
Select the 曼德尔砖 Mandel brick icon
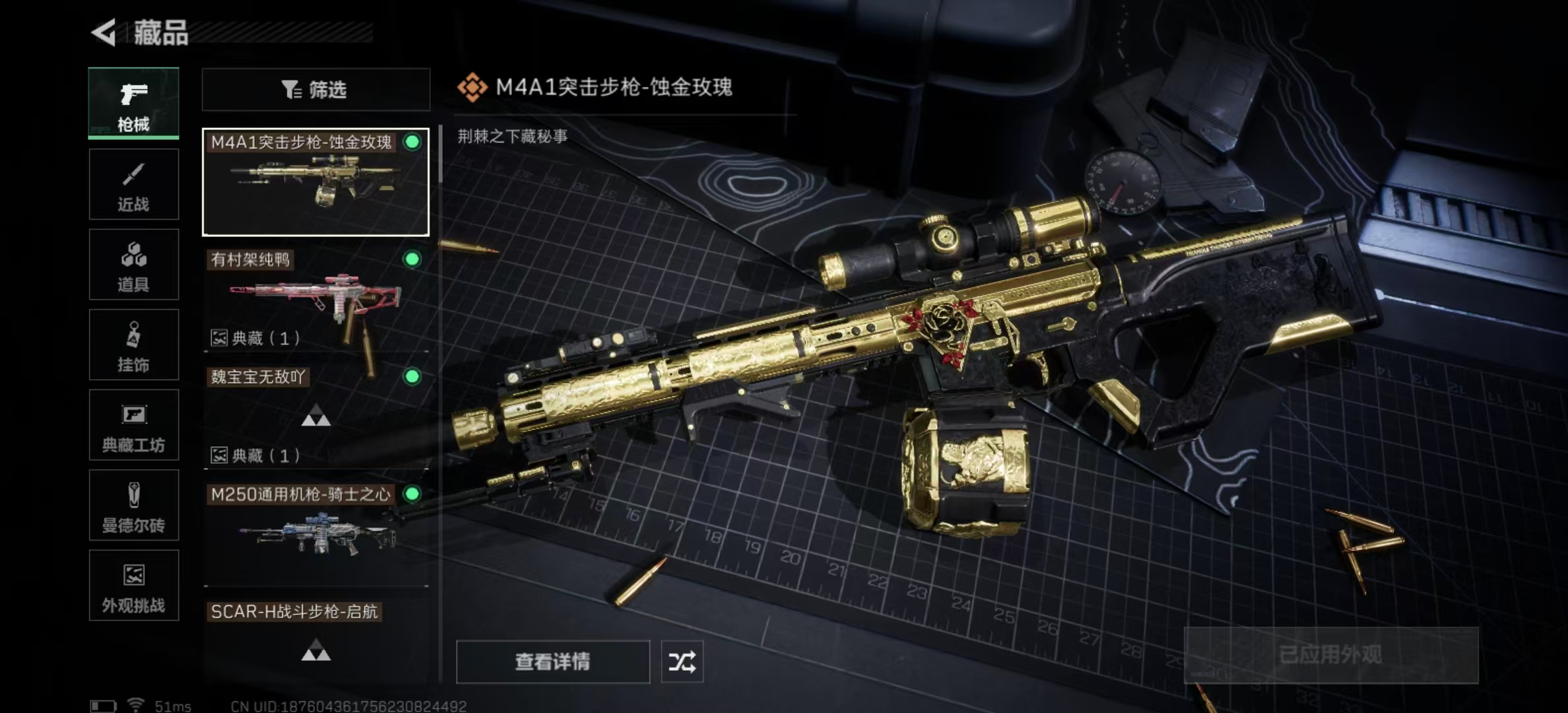pyautogui.click(x=133, y=506)
